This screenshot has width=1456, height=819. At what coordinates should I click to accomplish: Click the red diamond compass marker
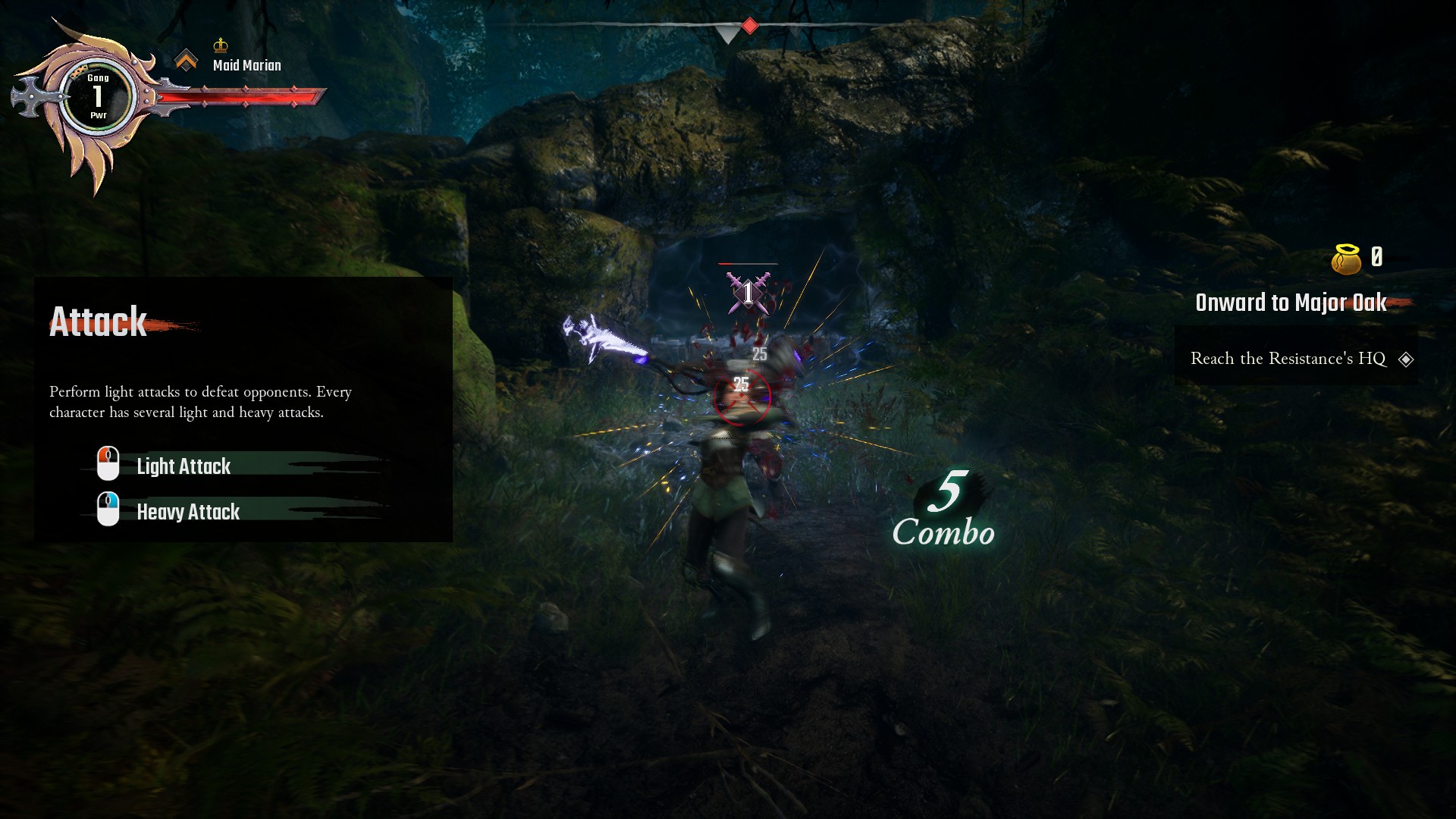click(x=749, y=27)
